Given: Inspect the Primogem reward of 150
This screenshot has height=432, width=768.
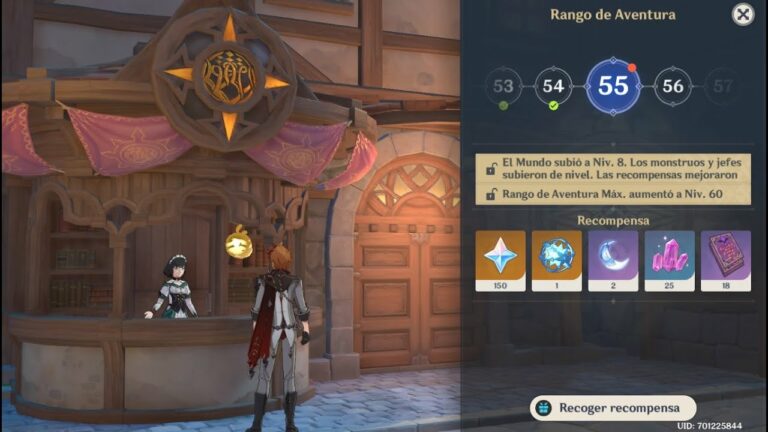Looking at the screenshot, I should [499, 260].
